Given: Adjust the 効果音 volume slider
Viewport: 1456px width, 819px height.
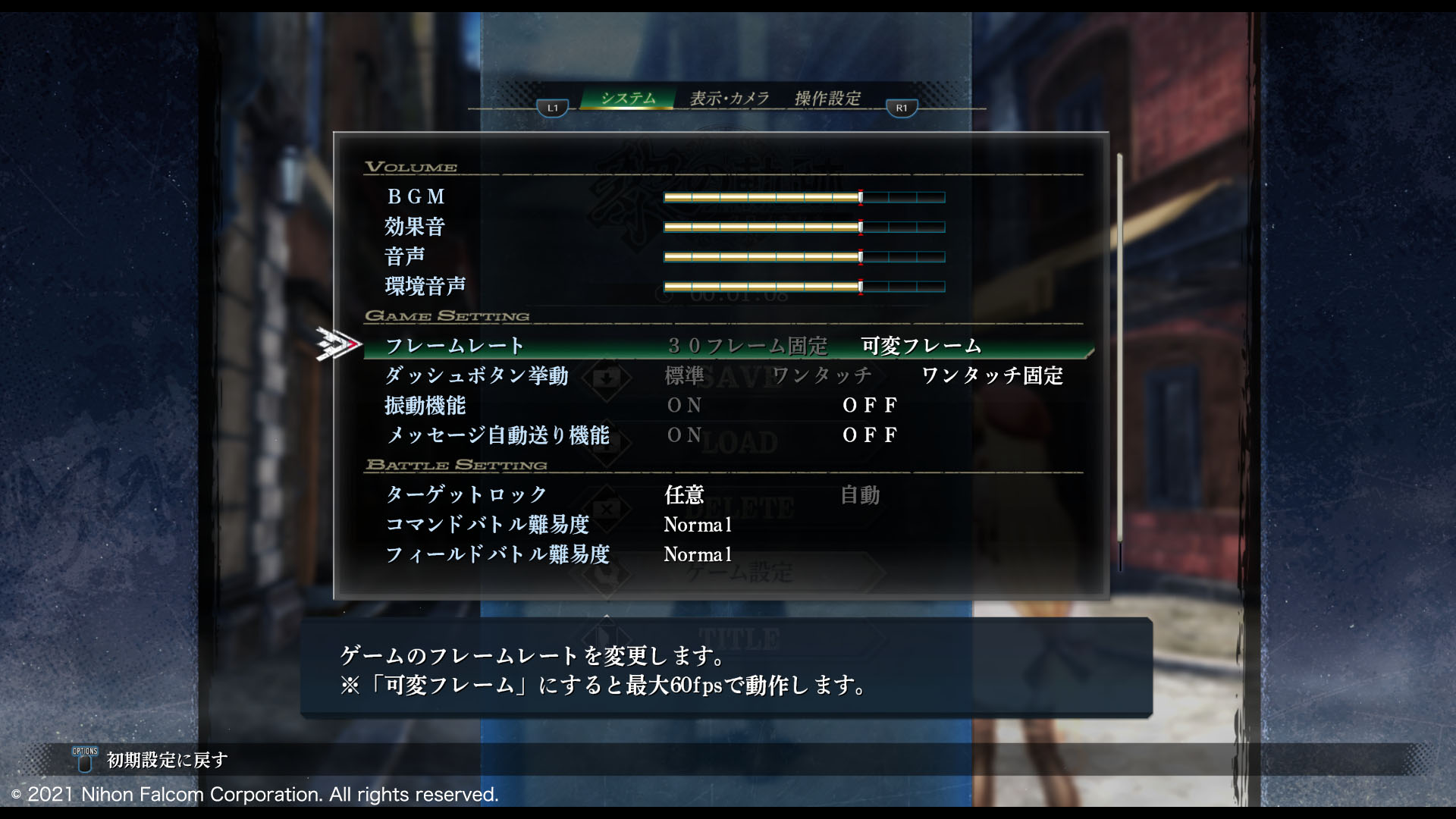Looking at the screenshot, I should (x=804, y=227).
